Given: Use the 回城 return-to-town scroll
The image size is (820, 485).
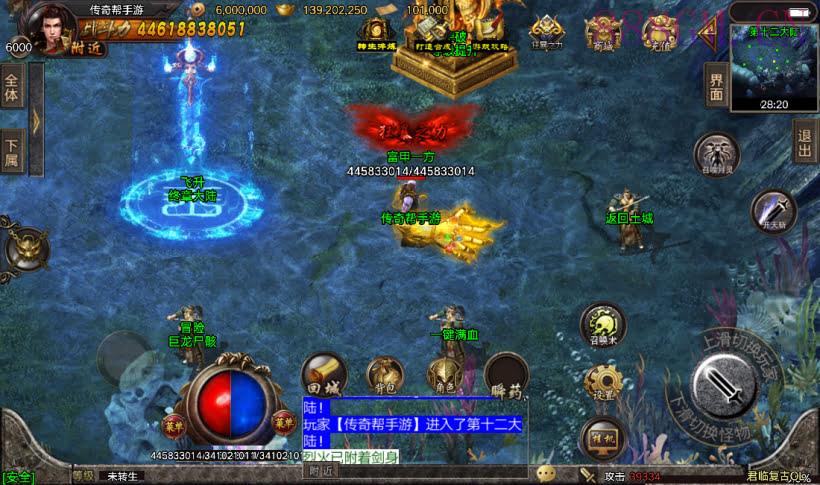Looking at the screenshot, I should click(x=323, y=373).
